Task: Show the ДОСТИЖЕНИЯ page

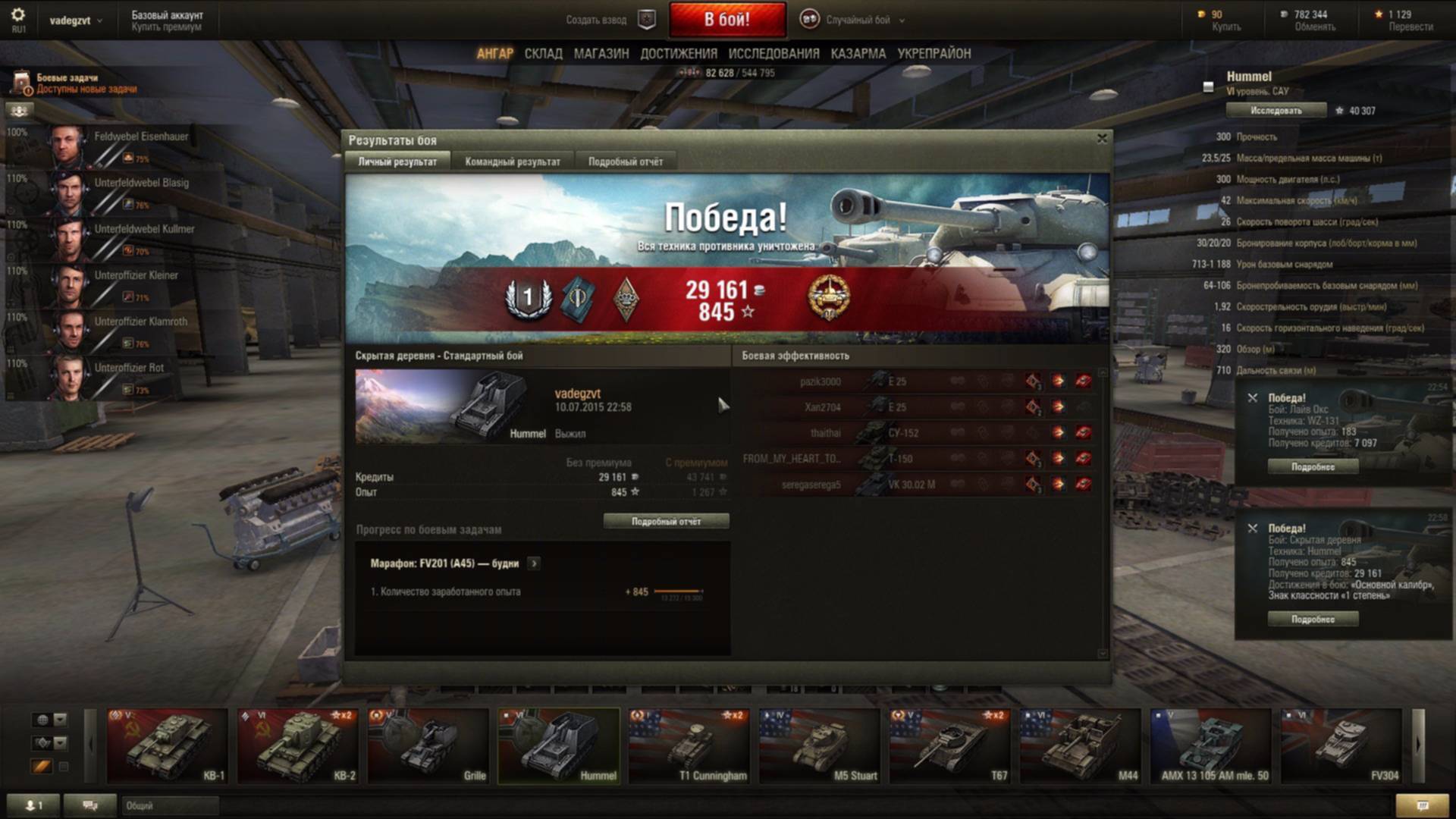Action: 679,54
